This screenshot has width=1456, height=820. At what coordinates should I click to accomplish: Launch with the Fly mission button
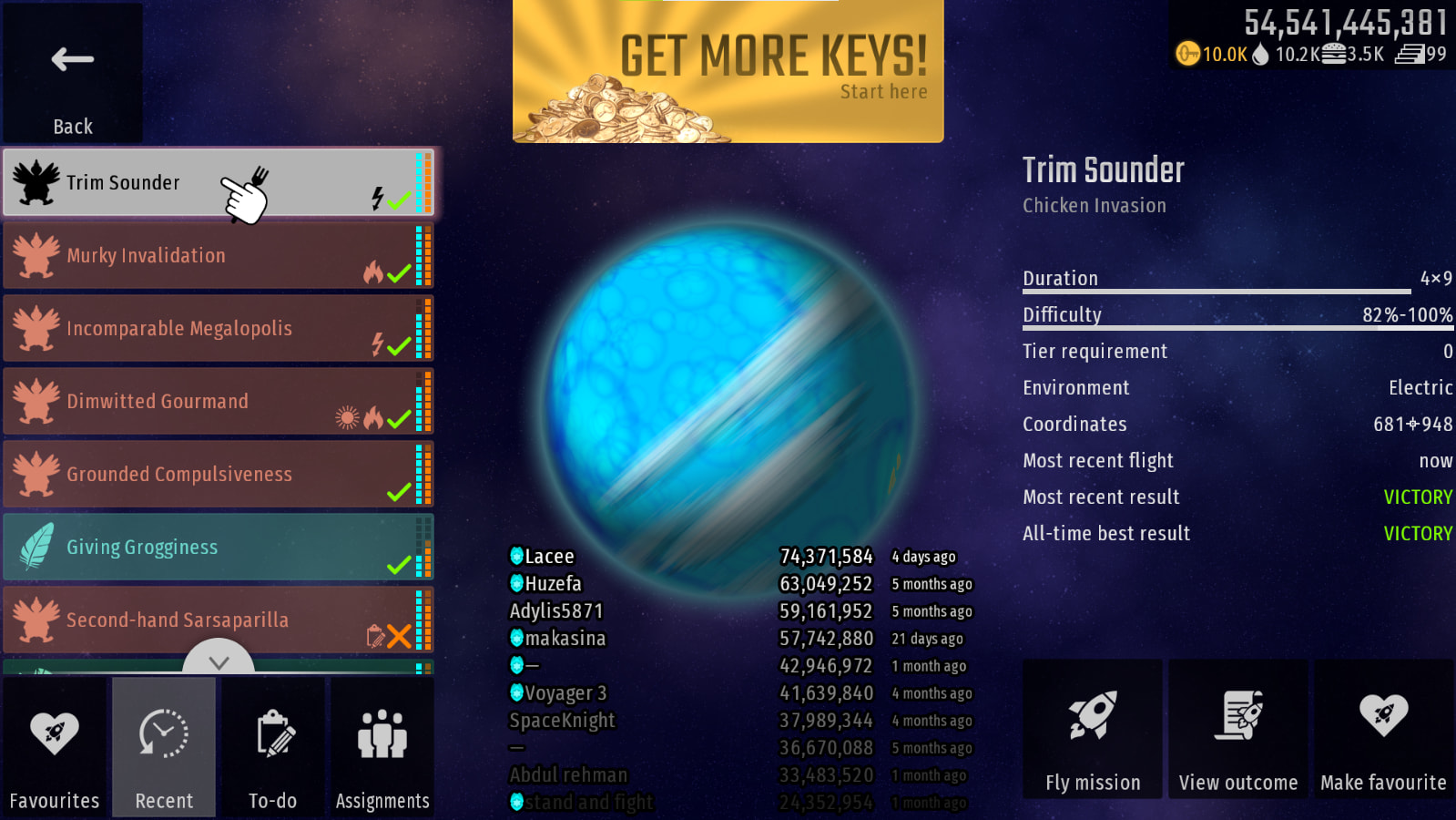click(x=1093, y=729)
